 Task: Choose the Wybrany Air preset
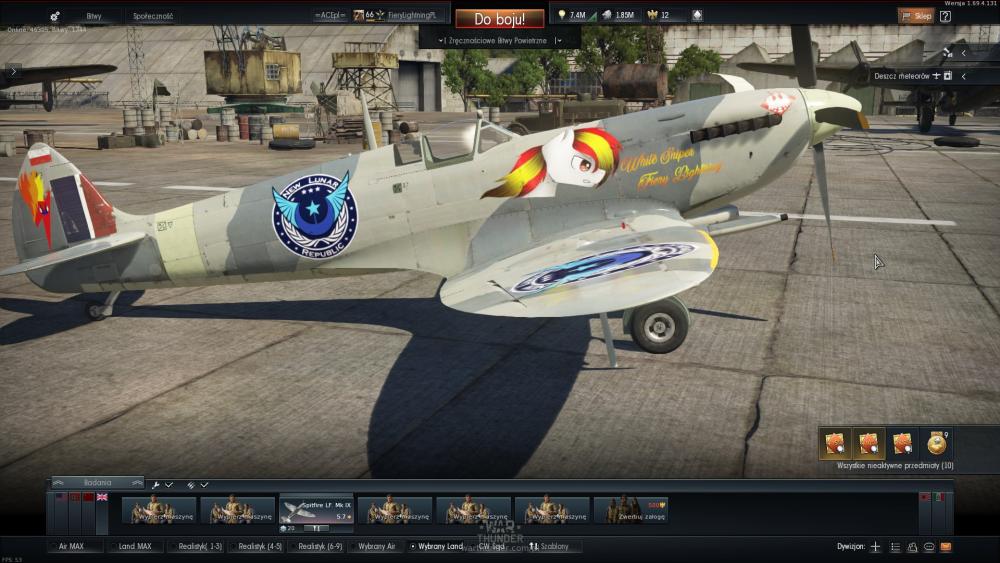pos(377,547)
